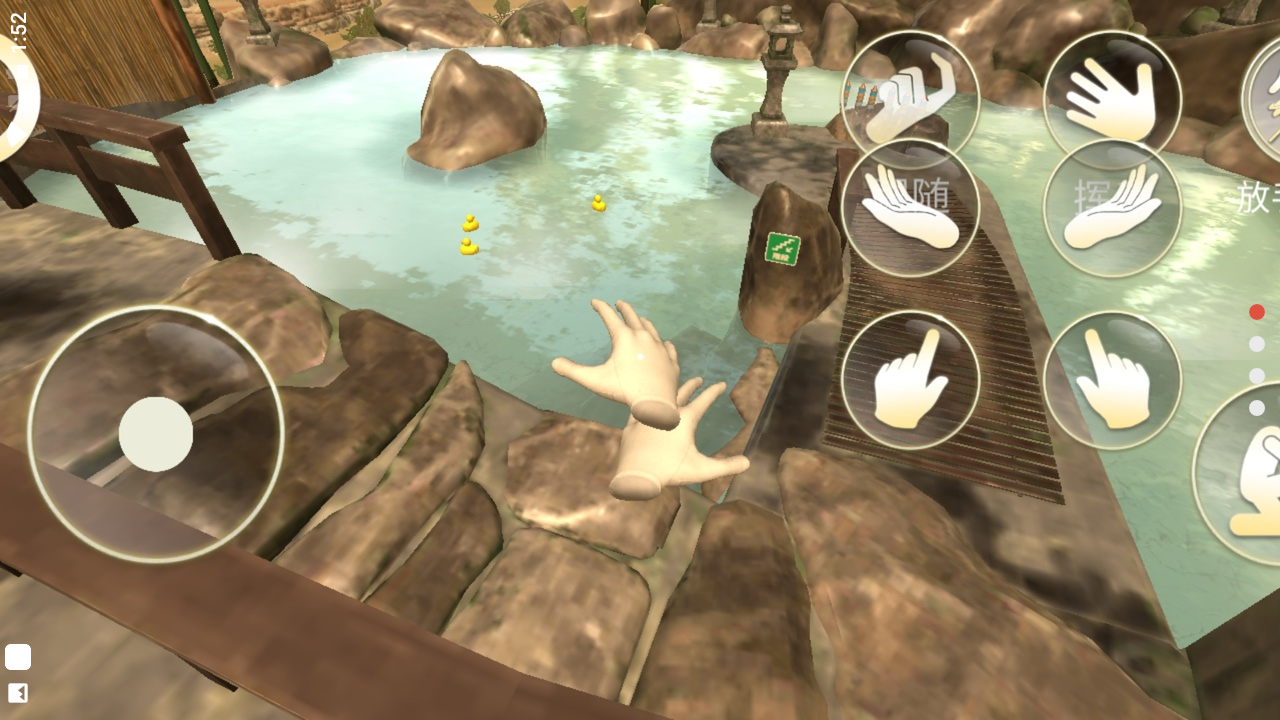This screenshot has width=1280, height=720.
Task: Choose the open spread-fingers hand gesture
Action: 1112,100
